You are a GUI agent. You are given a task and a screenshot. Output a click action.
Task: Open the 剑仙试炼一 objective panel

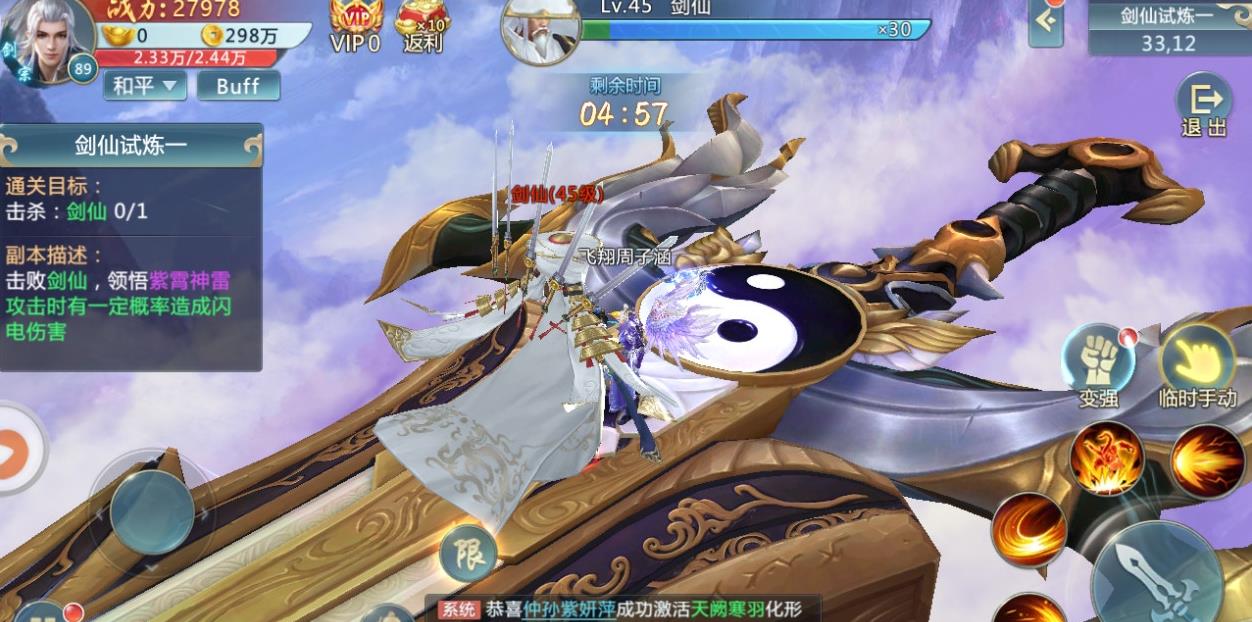click(x=131, y=146)
